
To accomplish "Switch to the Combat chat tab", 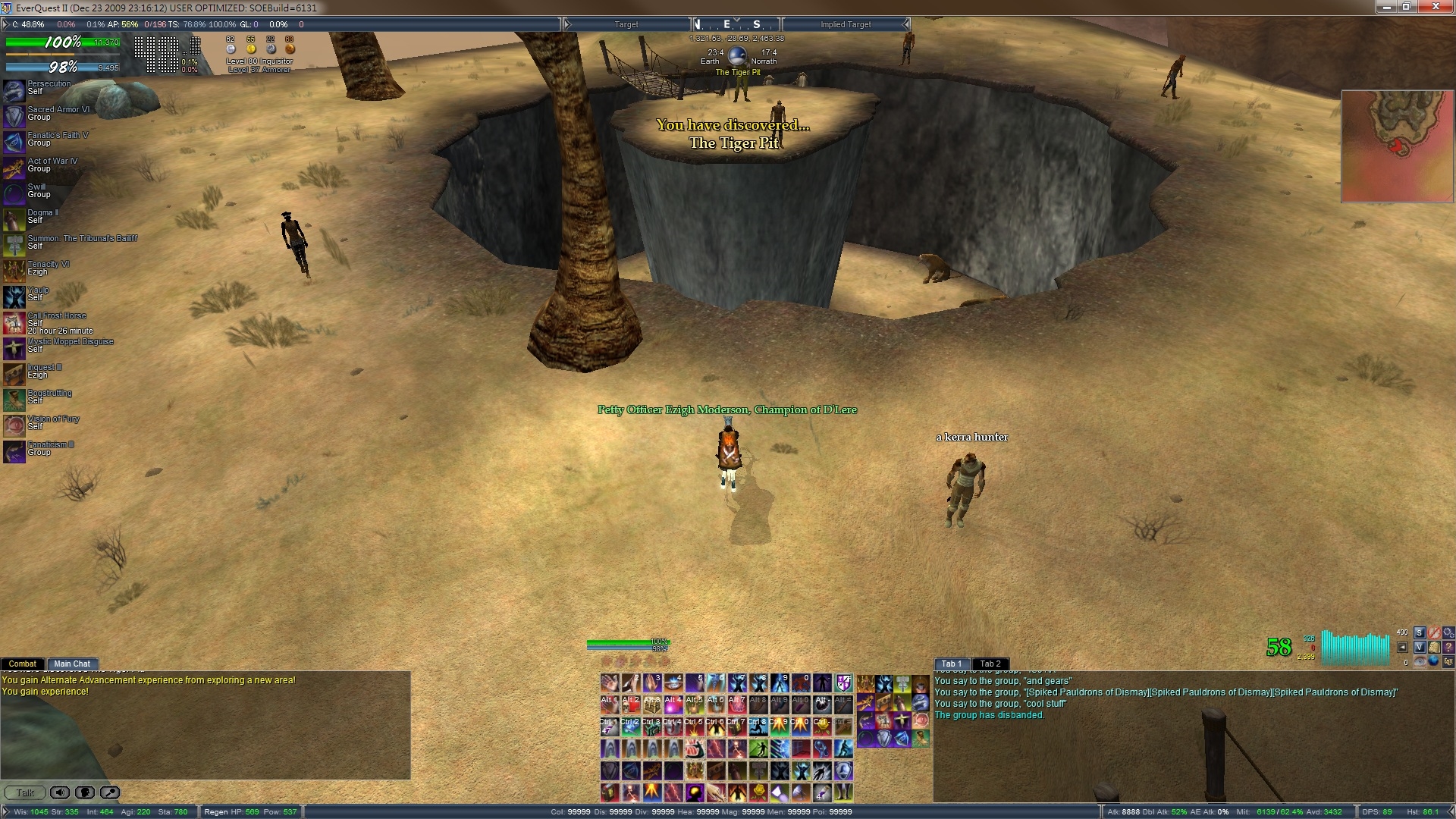I will coord(22,664).
